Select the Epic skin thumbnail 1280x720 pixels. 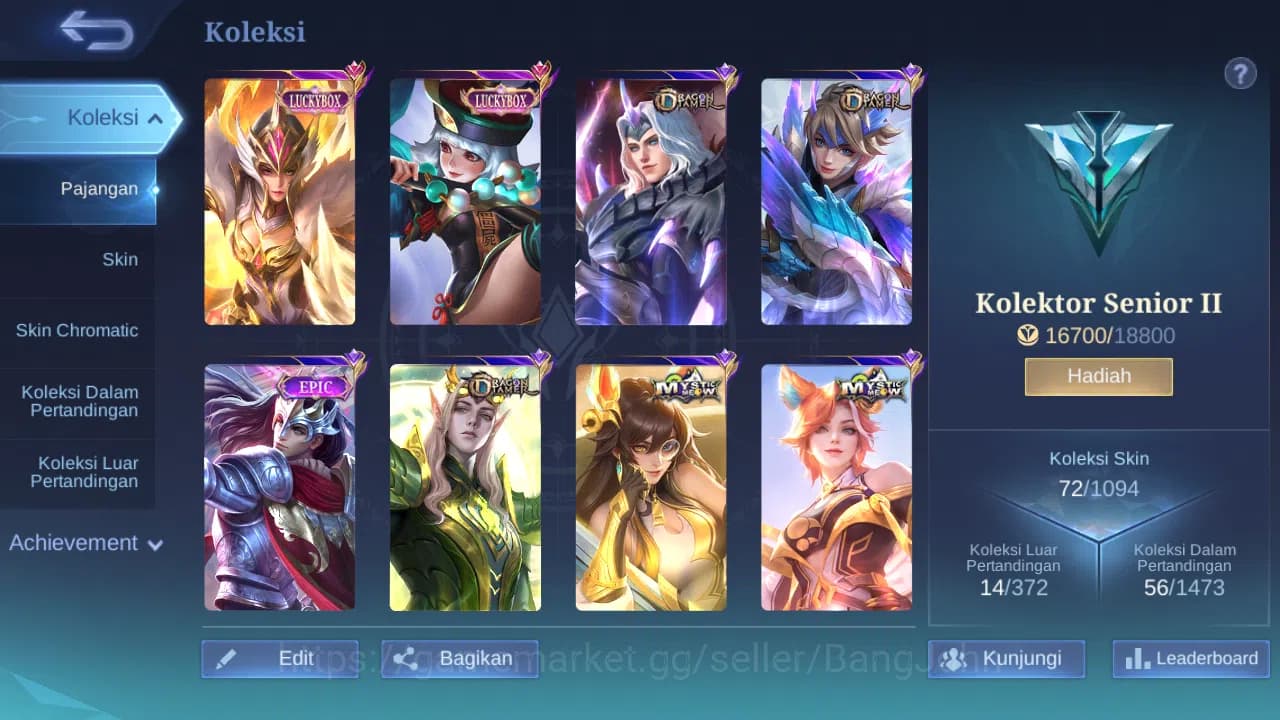[278, 486]
